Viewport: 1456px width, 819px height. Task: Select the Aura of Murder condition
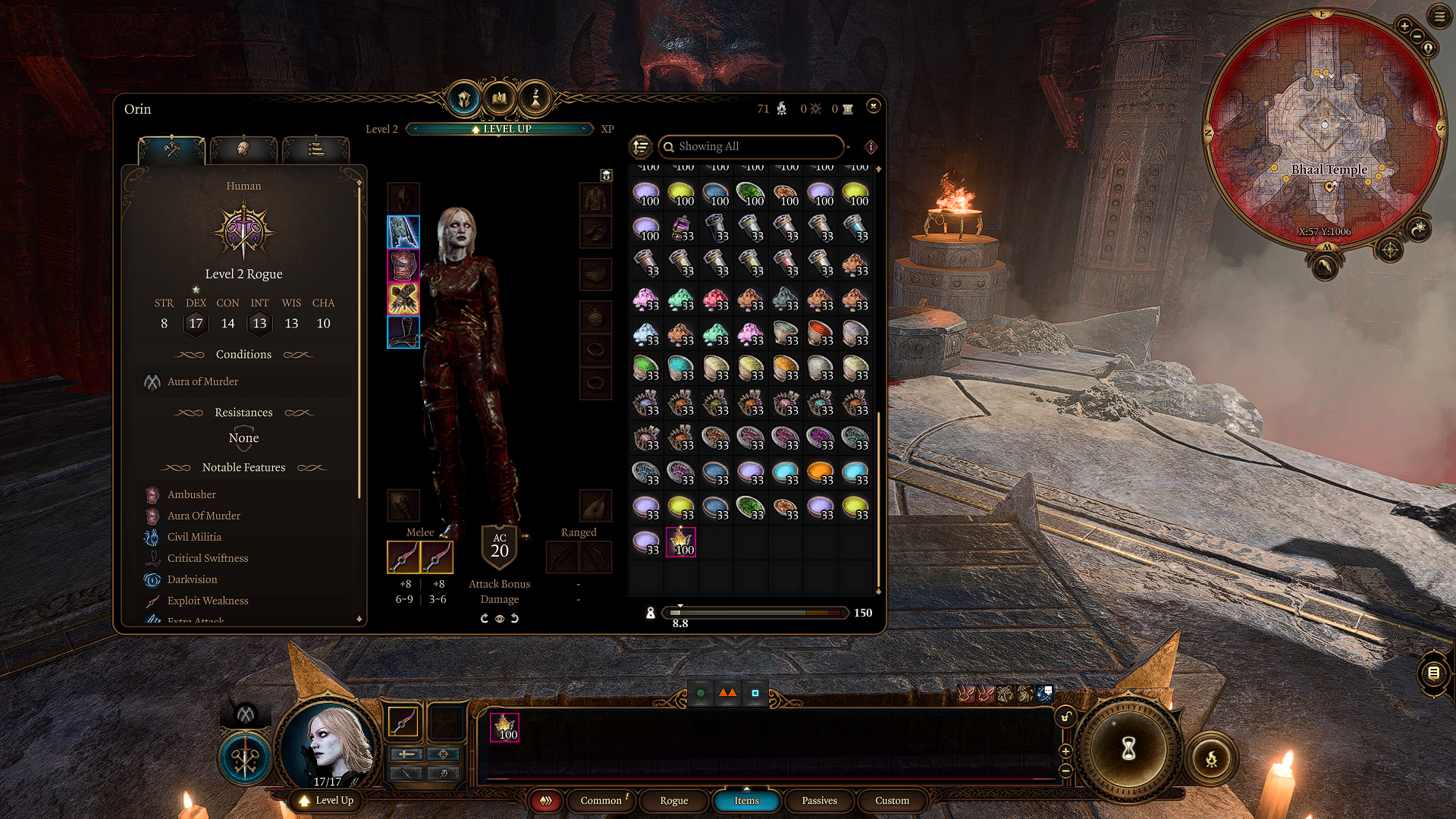pyautogui.click(x=202, y=381)
